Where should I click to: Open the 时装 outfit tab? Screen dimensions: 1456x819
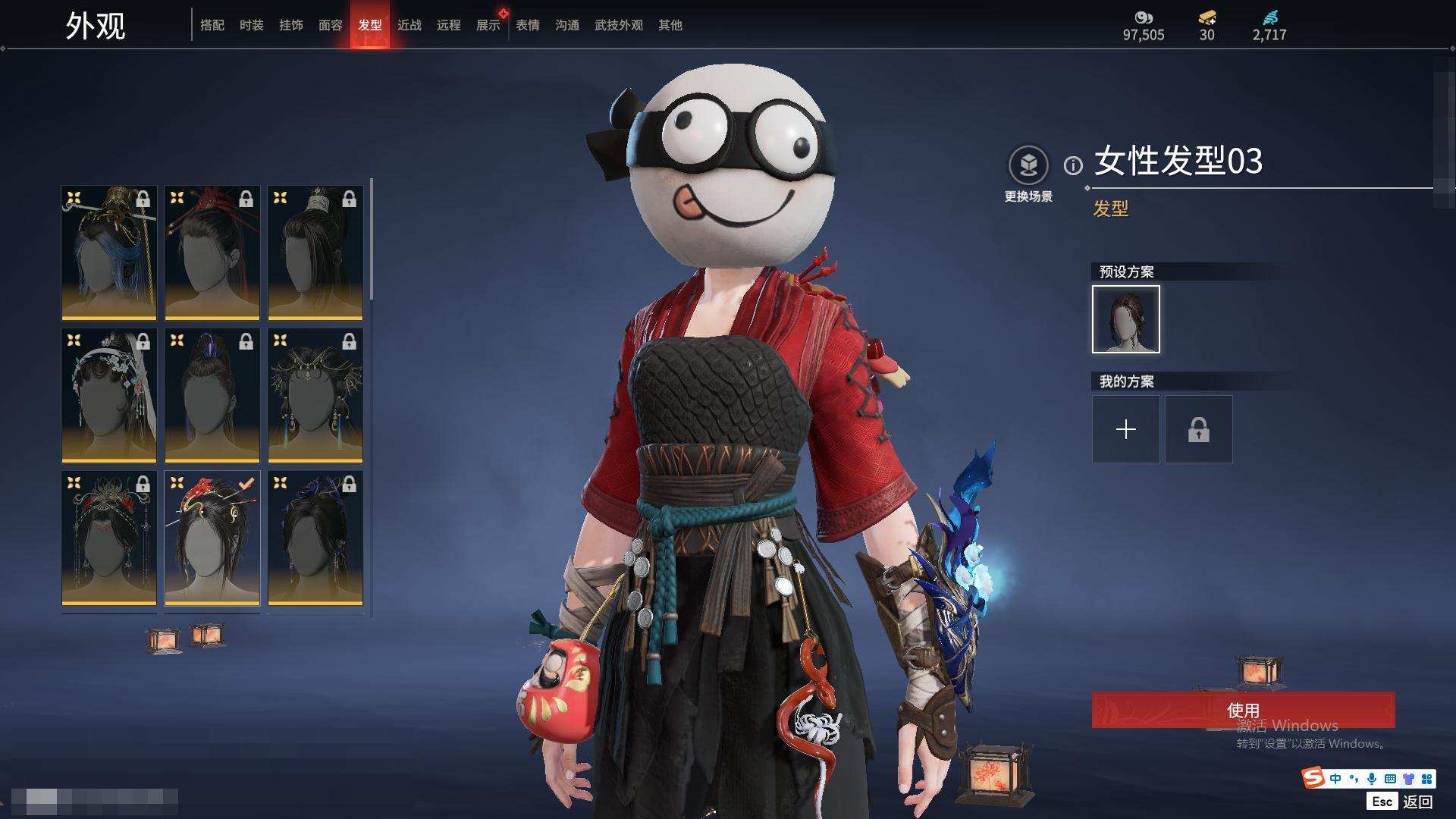252,25
